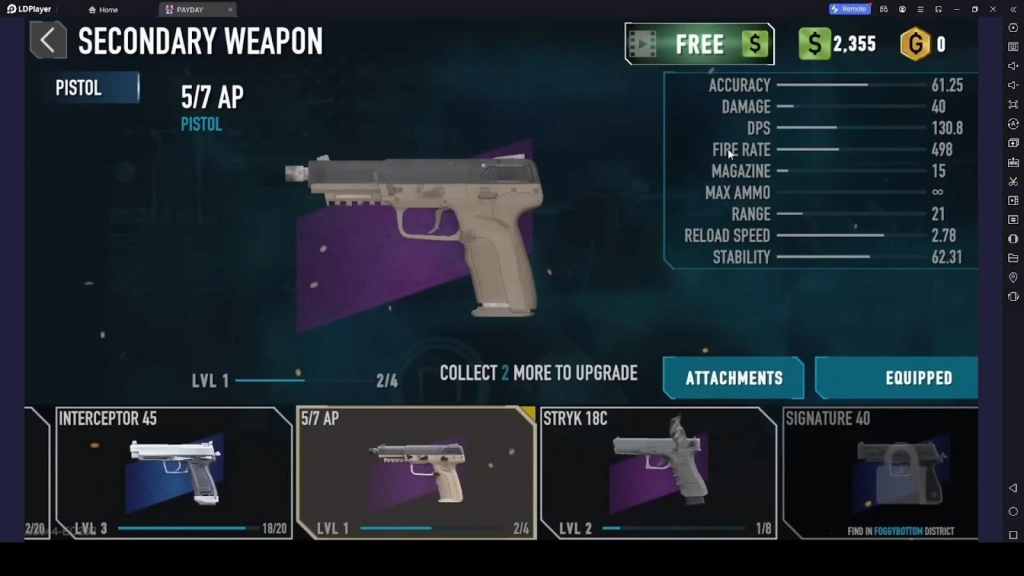Screen dimensions: 1024x576
Task: Select the 5/7 AP weapon card
Action: click(416, 472)
